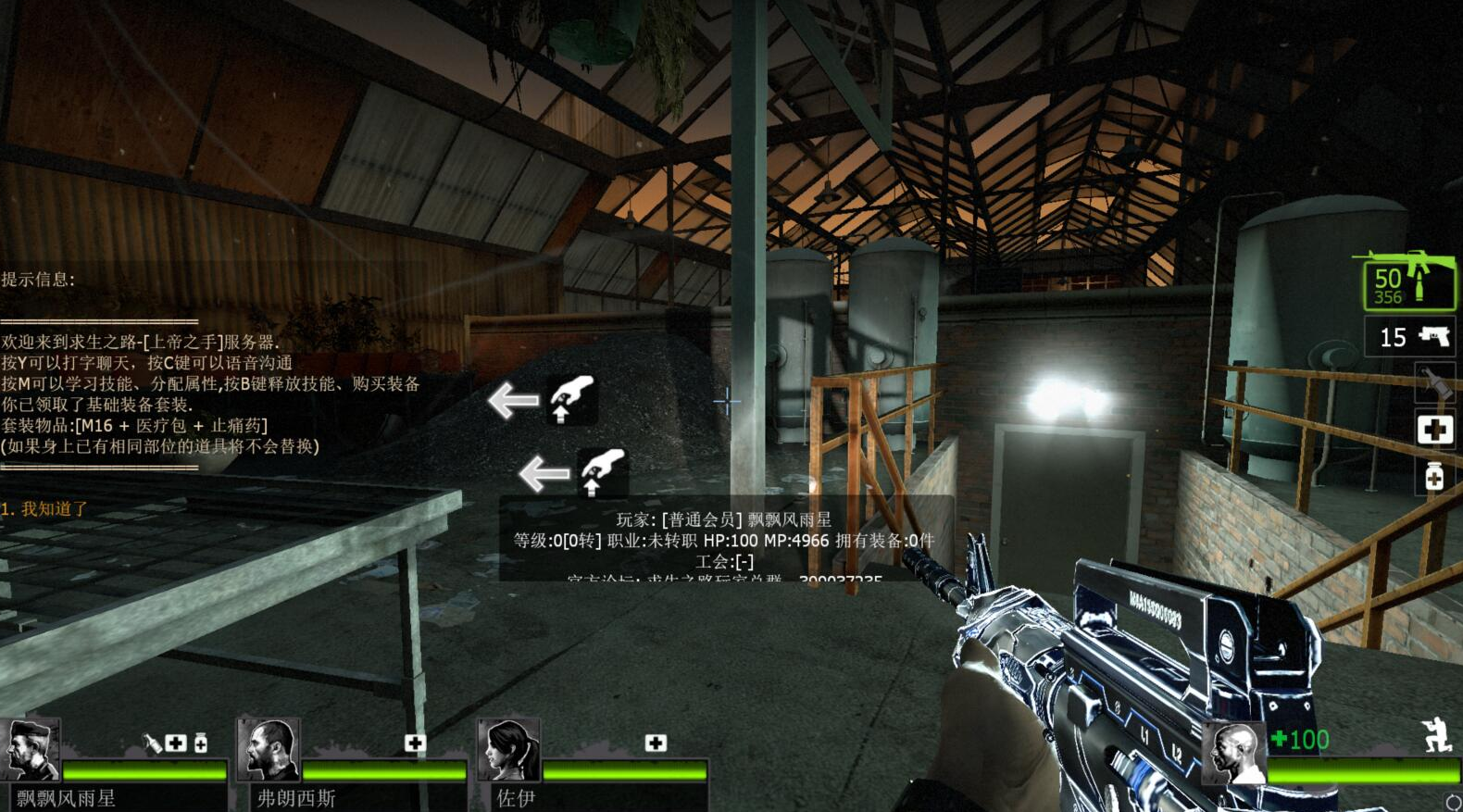The width and height of the screenshot is (1463, 812).
Task: Select the M16 rifle weapon slot
Action: [x=1407, y=283]
